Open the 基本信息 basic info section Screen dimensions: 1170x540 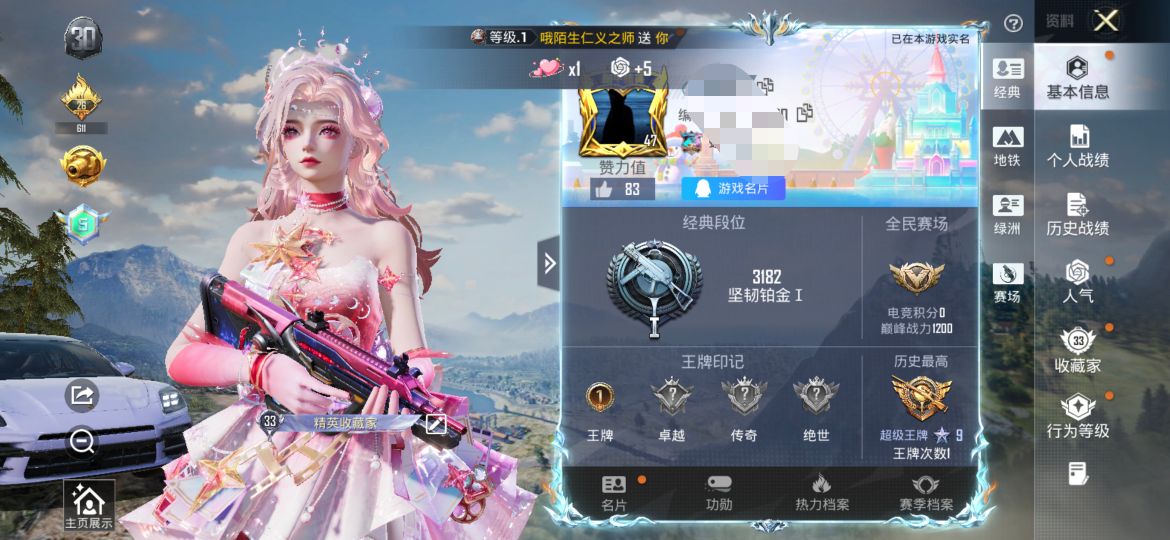pos(1077,78)
